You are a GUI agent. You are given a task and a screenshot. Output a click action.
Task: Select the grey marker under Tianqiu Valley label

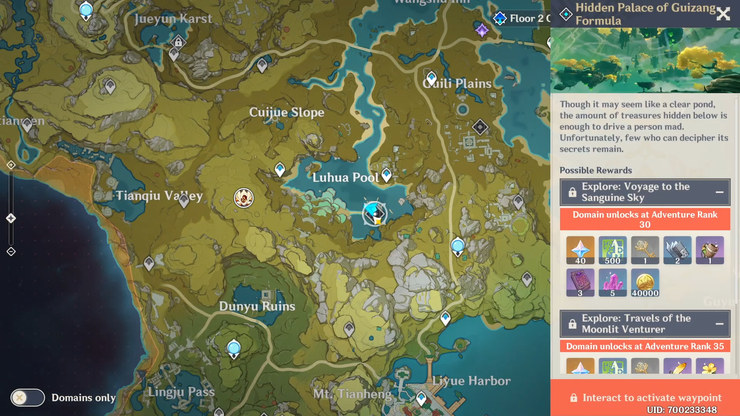coord(184,200)
